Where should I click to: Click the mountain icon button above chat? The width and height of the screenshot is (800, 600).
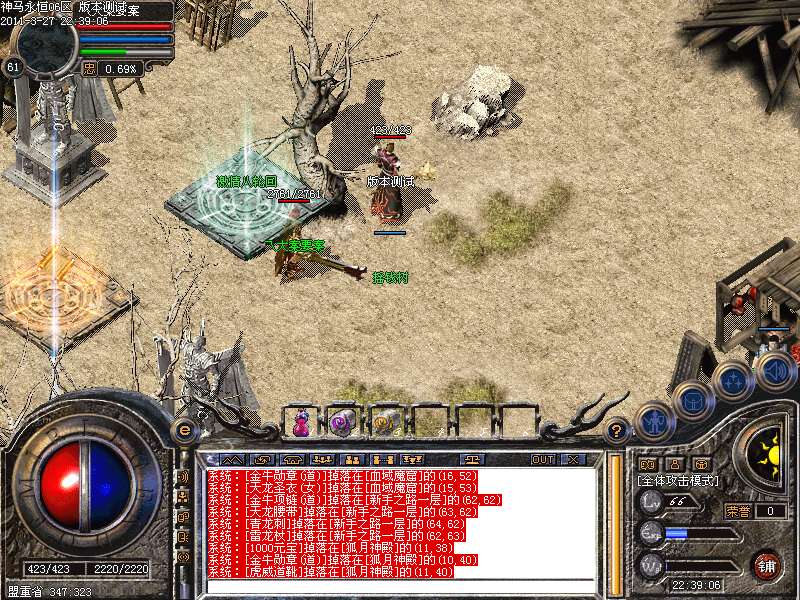pyautogui.click(x=232, y=459)
